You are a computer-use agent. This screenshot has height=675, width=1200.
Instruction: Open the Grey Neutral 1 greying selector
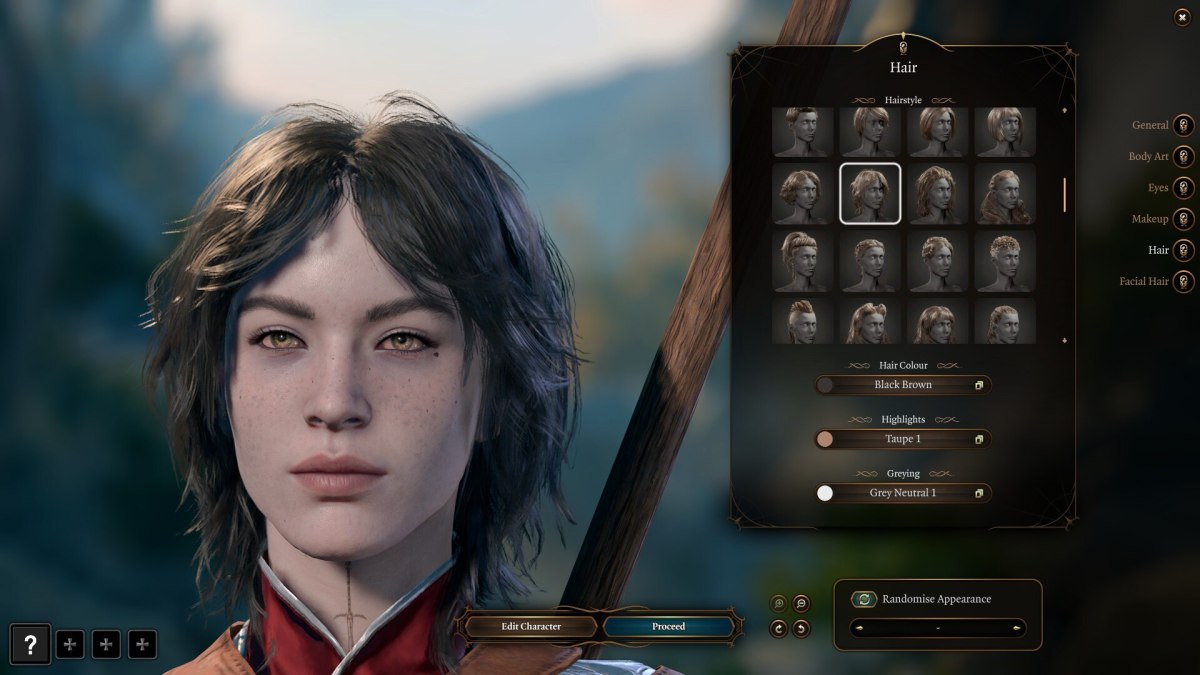point(903,493)
